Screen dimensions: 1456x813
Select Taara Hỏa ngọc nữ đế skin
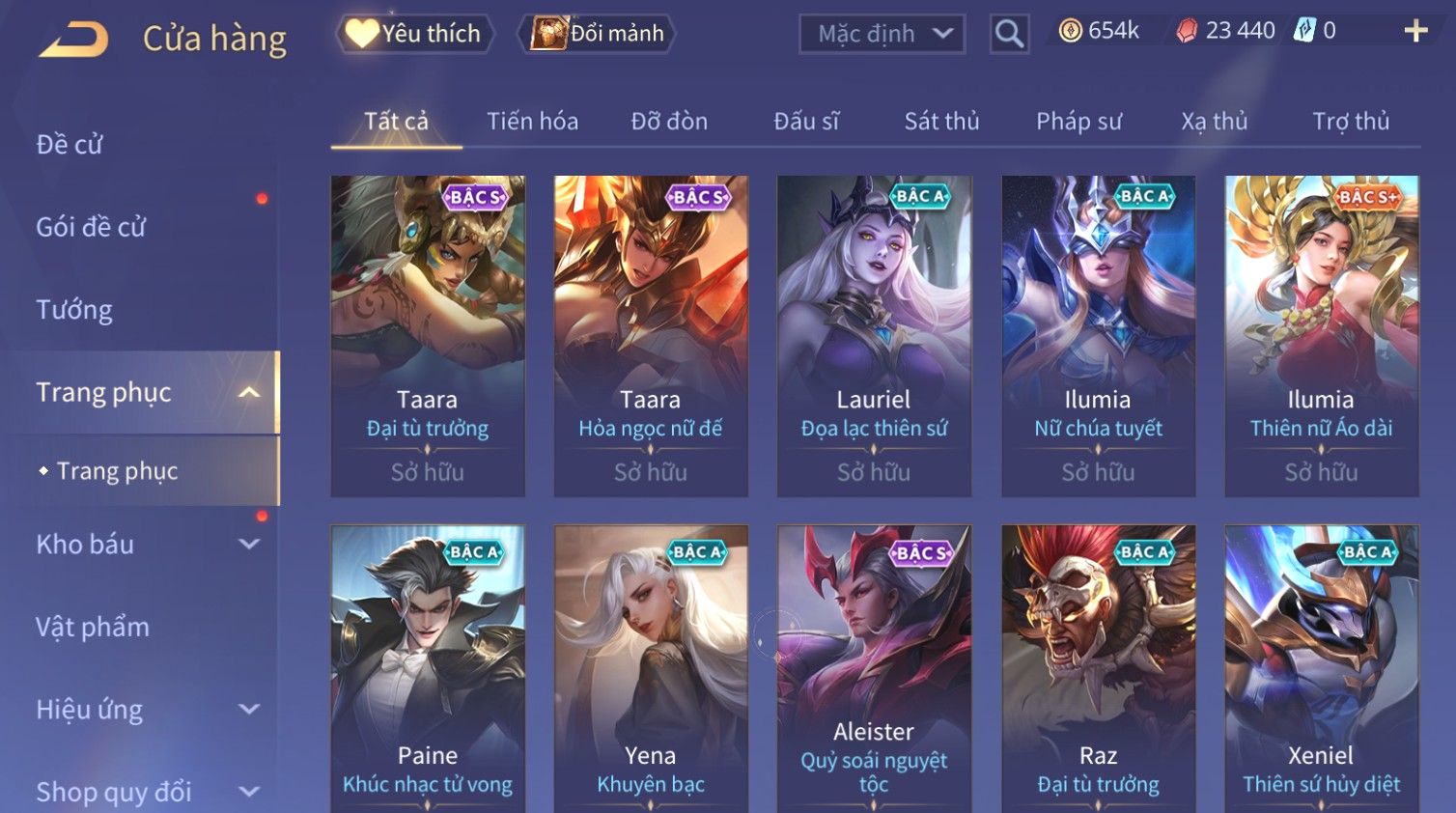point(651,335)
